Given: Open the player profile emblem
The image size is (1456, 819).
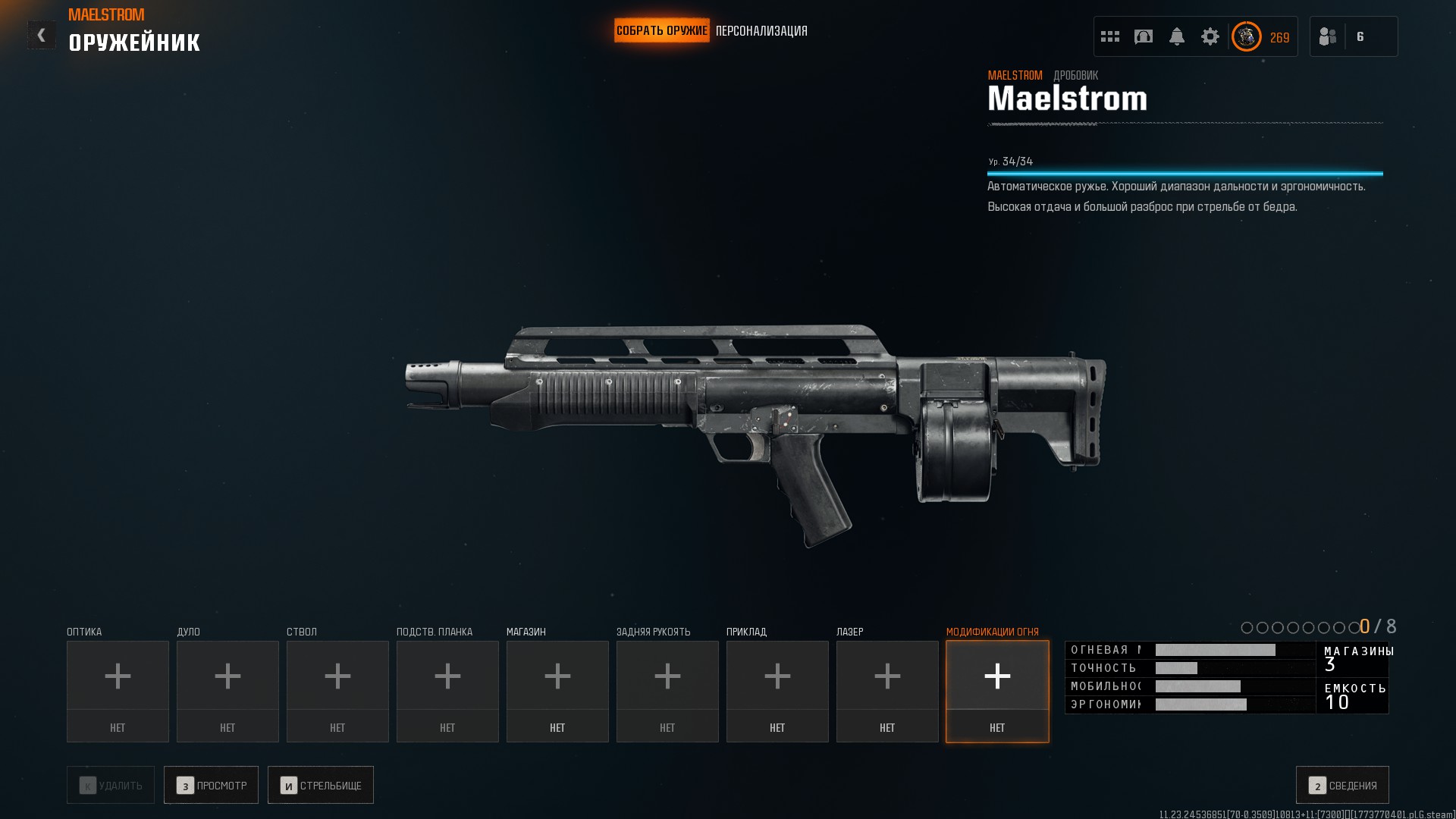Looking at the screenshot, I should point(1246,36).
